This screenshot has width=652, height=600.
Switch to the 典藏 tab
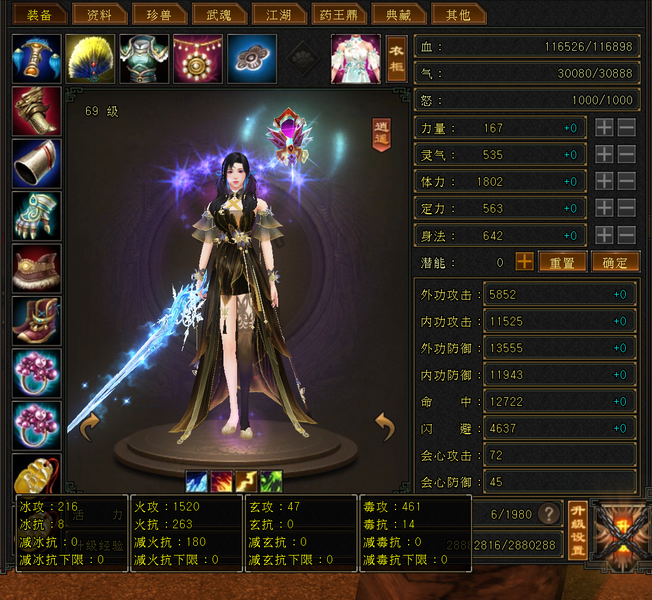pyautogui.click(x=391, y=14)
